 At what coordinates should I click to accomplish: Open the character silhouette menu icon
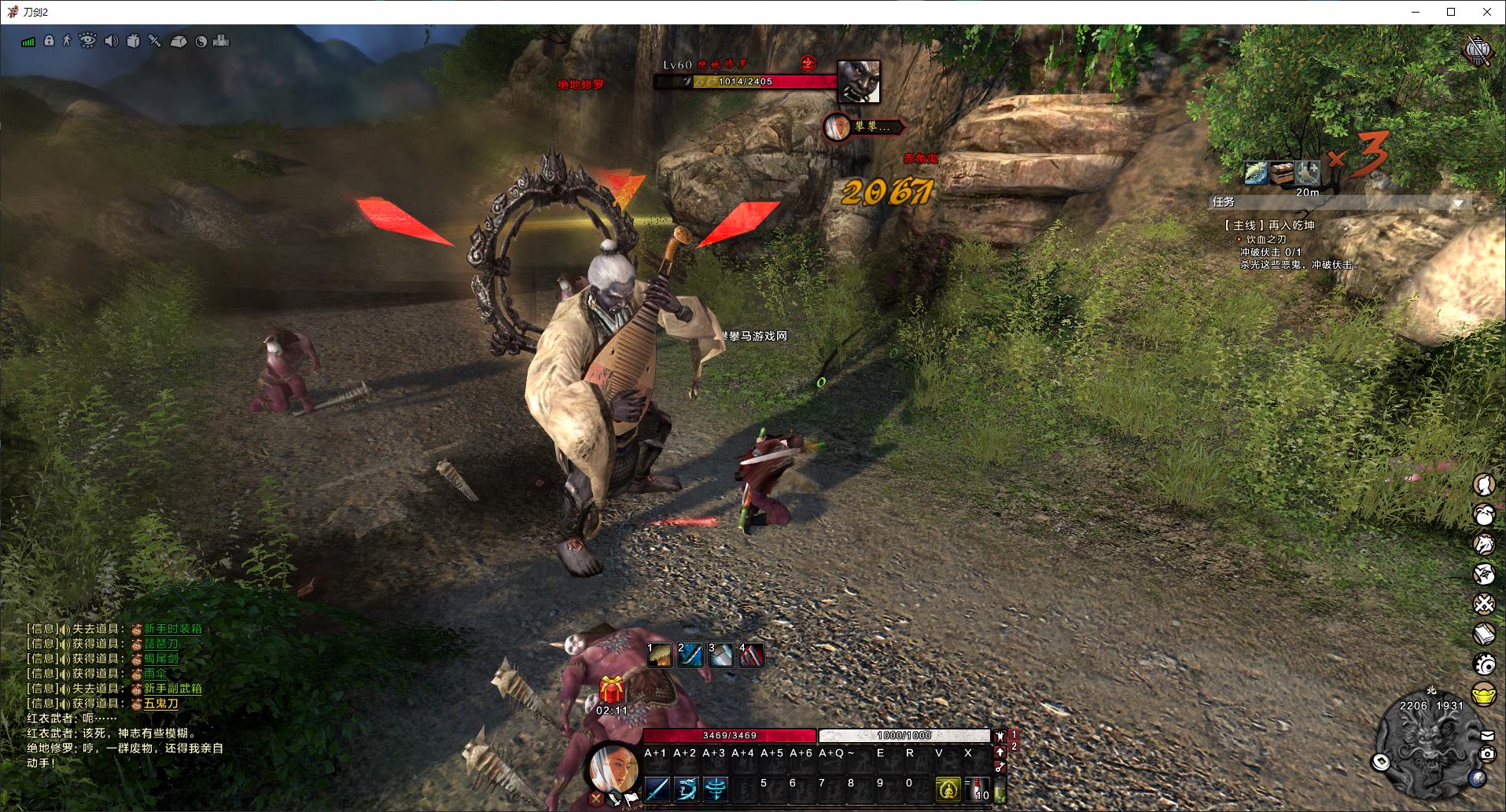tap(1484, 485)
